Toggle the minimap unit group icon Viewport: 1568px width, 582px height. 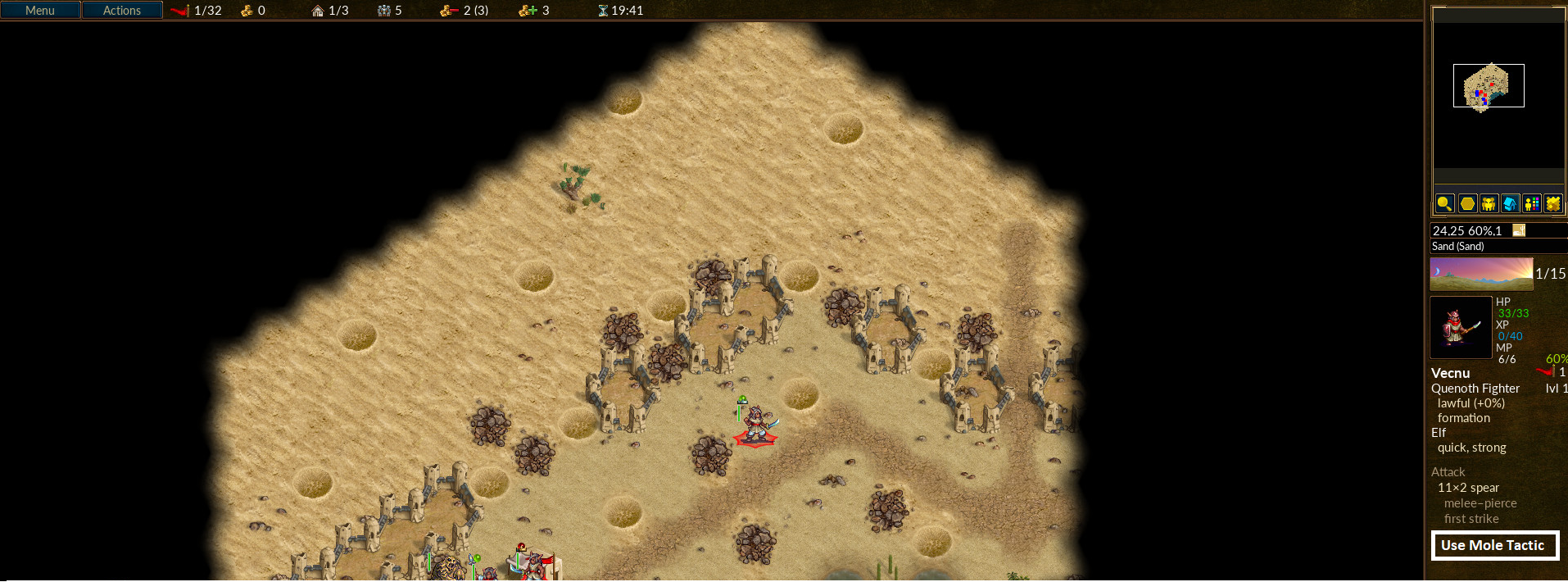[x=1489, y=203]
